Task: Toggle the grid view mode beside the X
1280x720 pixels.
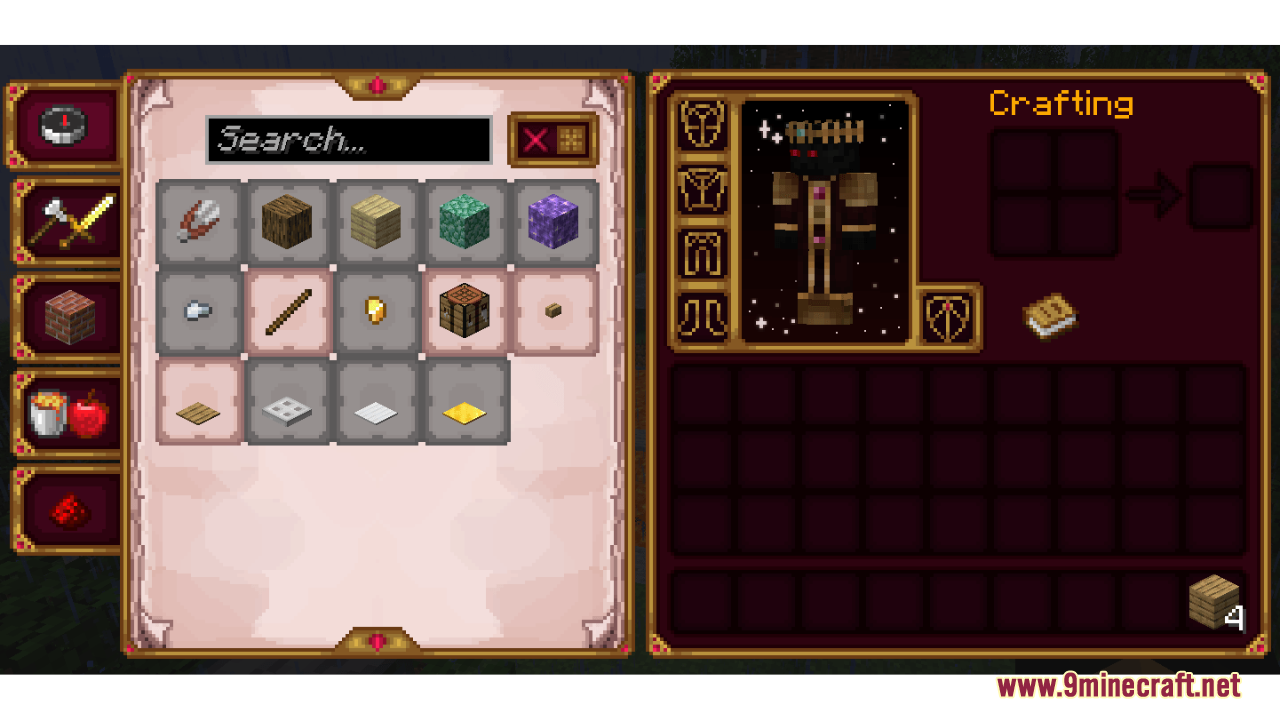Action: tap(570, 139)
